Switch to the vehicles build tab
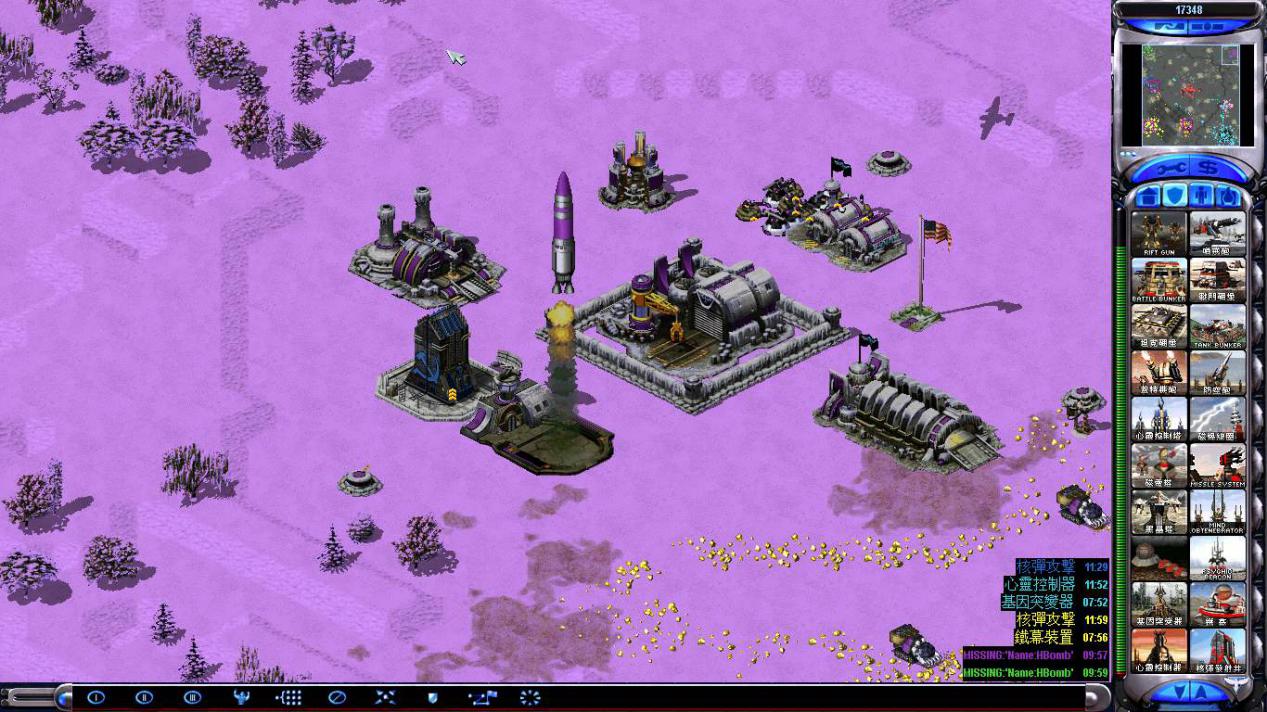Viewport: 1267px width, 712px height. 1226,194
